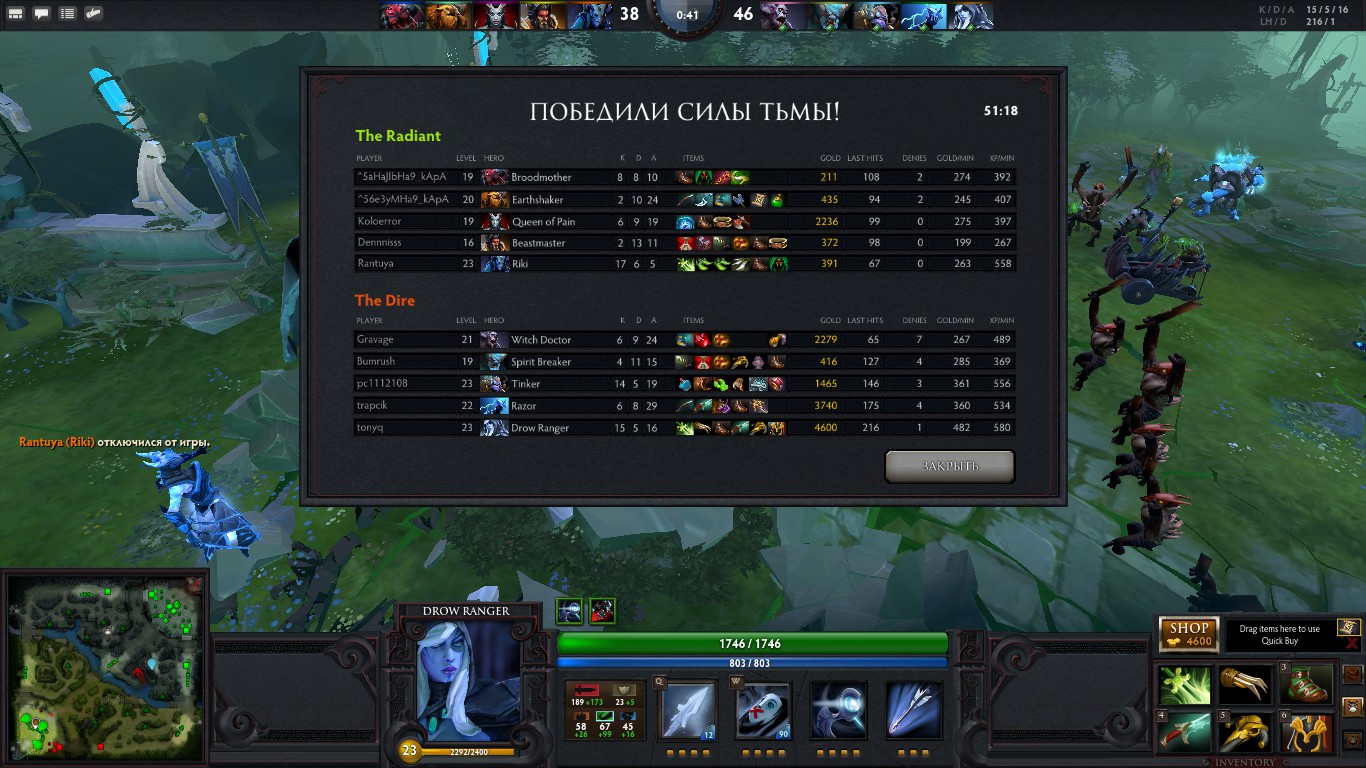The width and height of the screenshot is (1366, 768).
Task: Open the scoreboard list icon in top bar
Action: pyautogui.click(x=67, y=14)
